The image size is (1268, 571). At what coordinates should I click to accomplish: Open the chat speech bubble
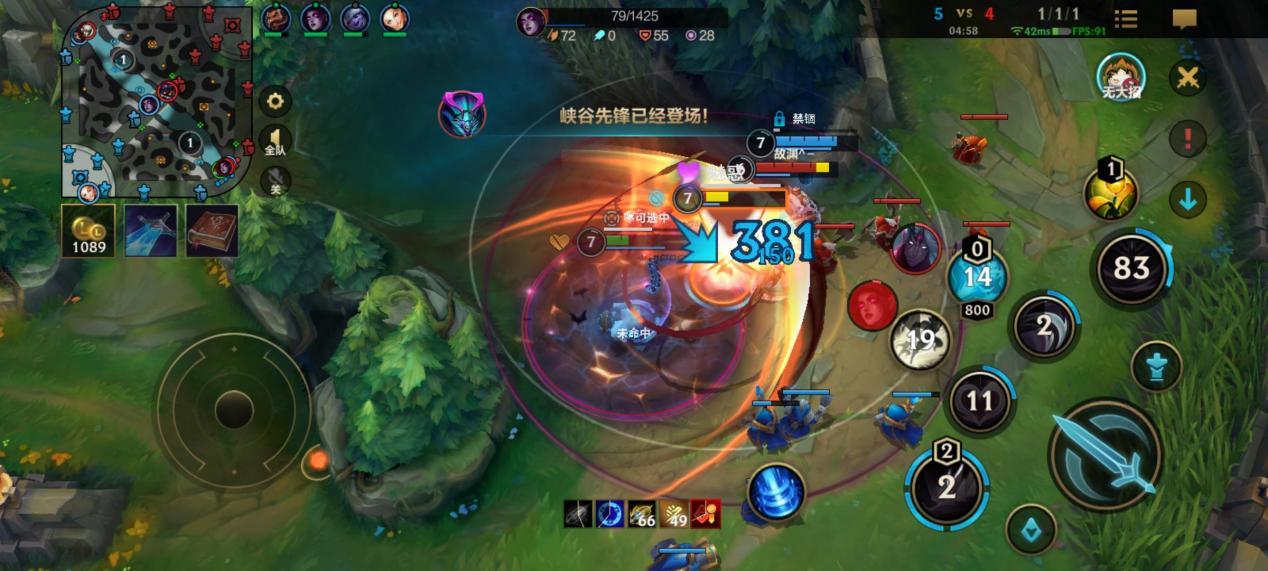(x=1185, y=19)
